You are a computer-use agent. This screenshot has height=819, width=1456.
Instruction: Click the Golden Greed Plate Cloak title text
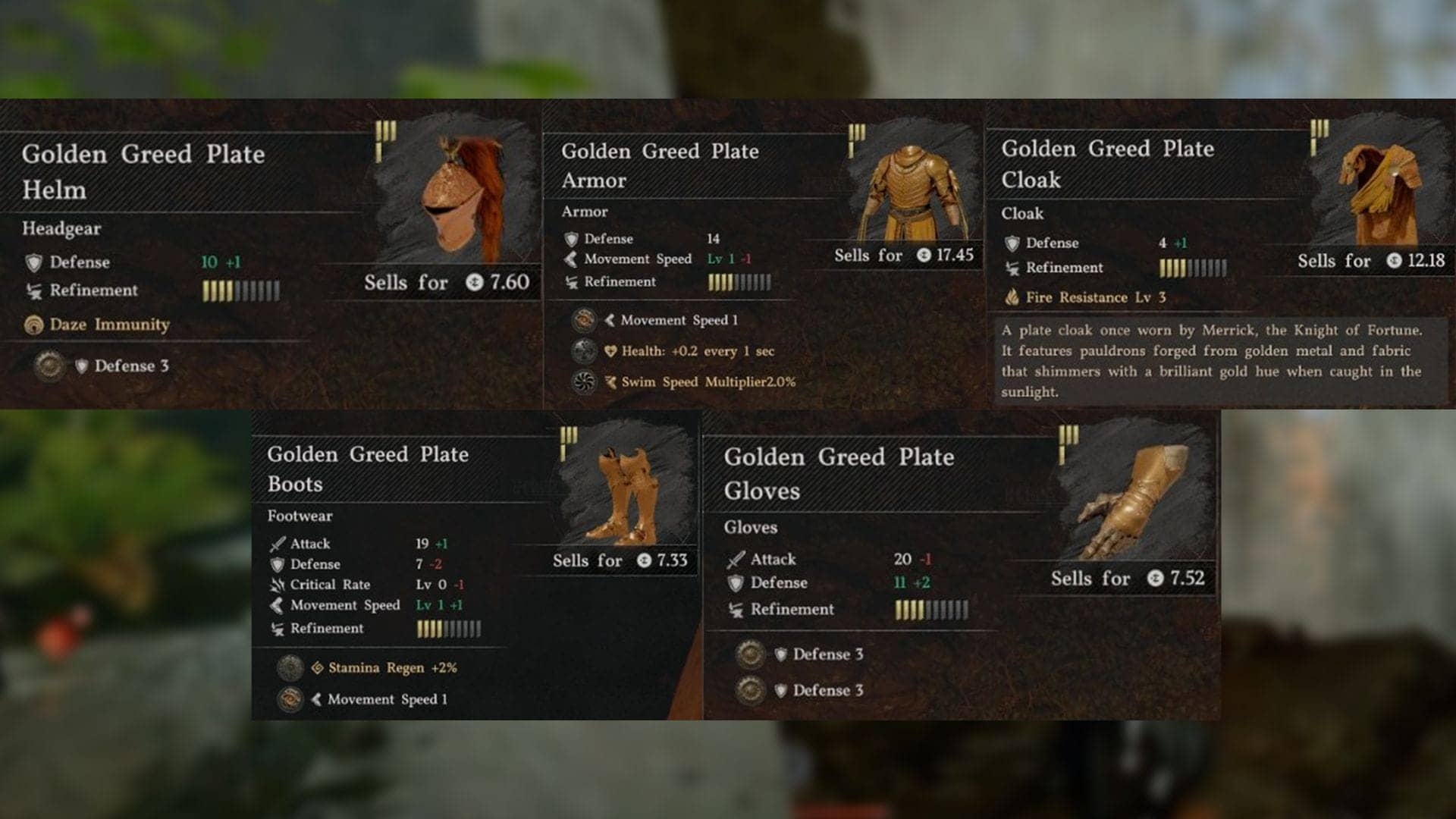point(1107,165)
